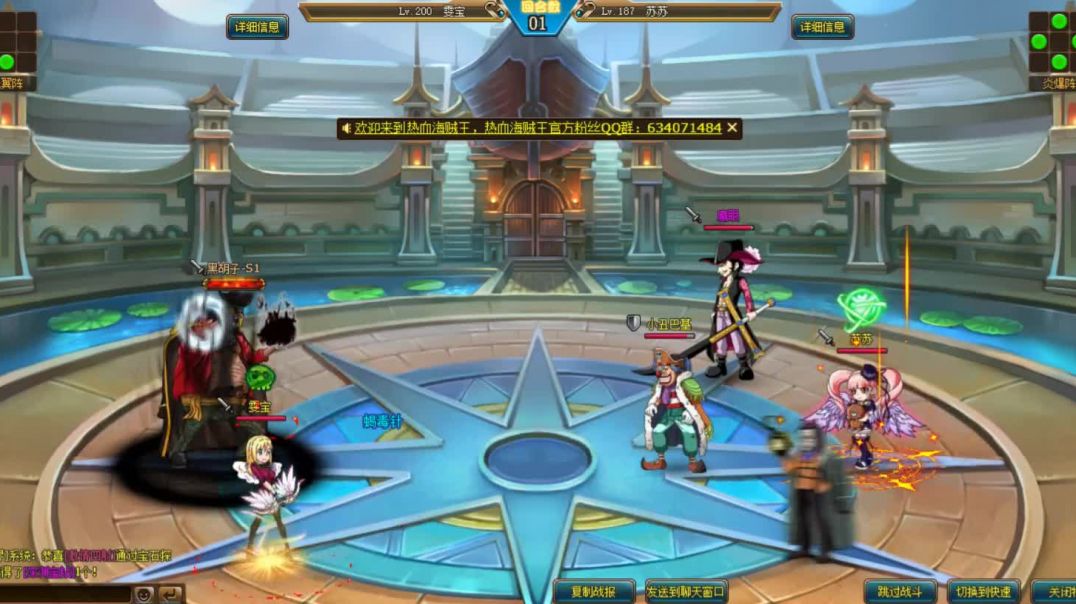Open the chat emoji picker
1076x604 pixels.
pyautogui.click(x=145, y=594)
